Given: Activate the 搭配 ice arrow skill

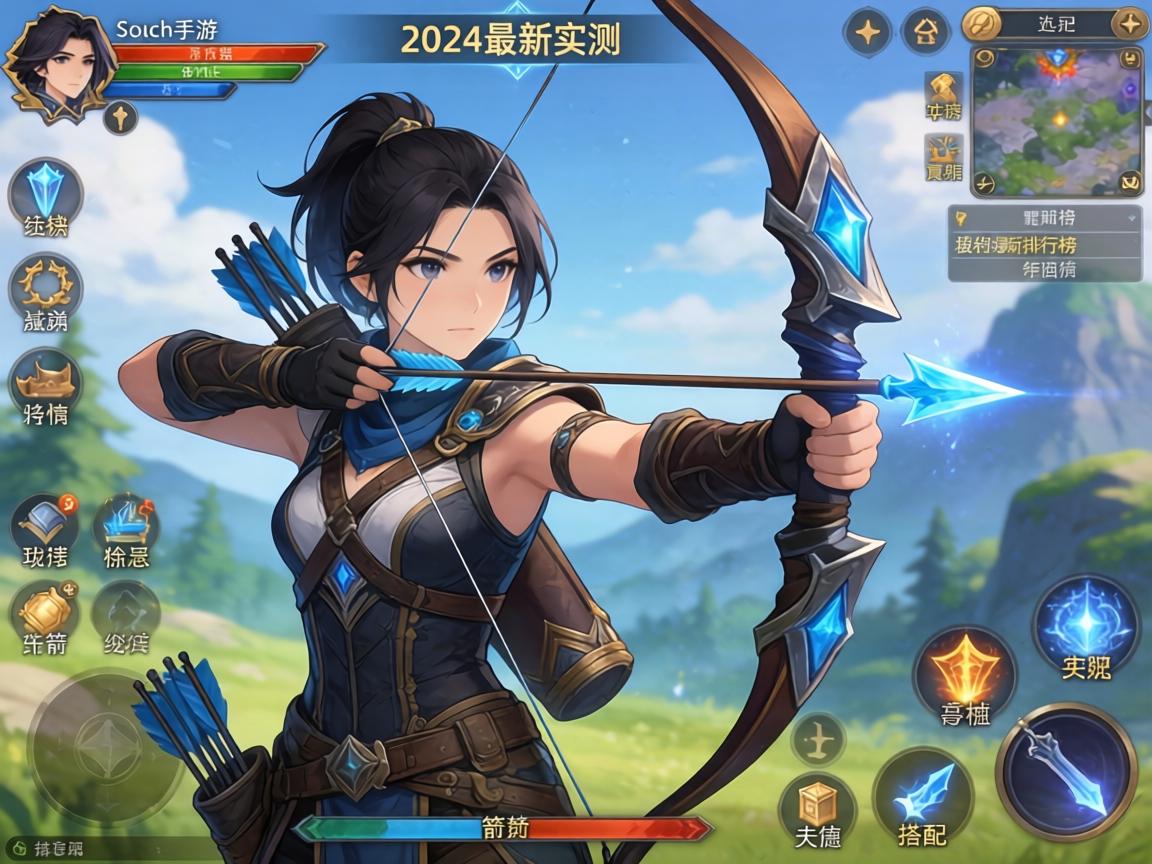Looking at the screenshot, I should click(x=923, y=797).
